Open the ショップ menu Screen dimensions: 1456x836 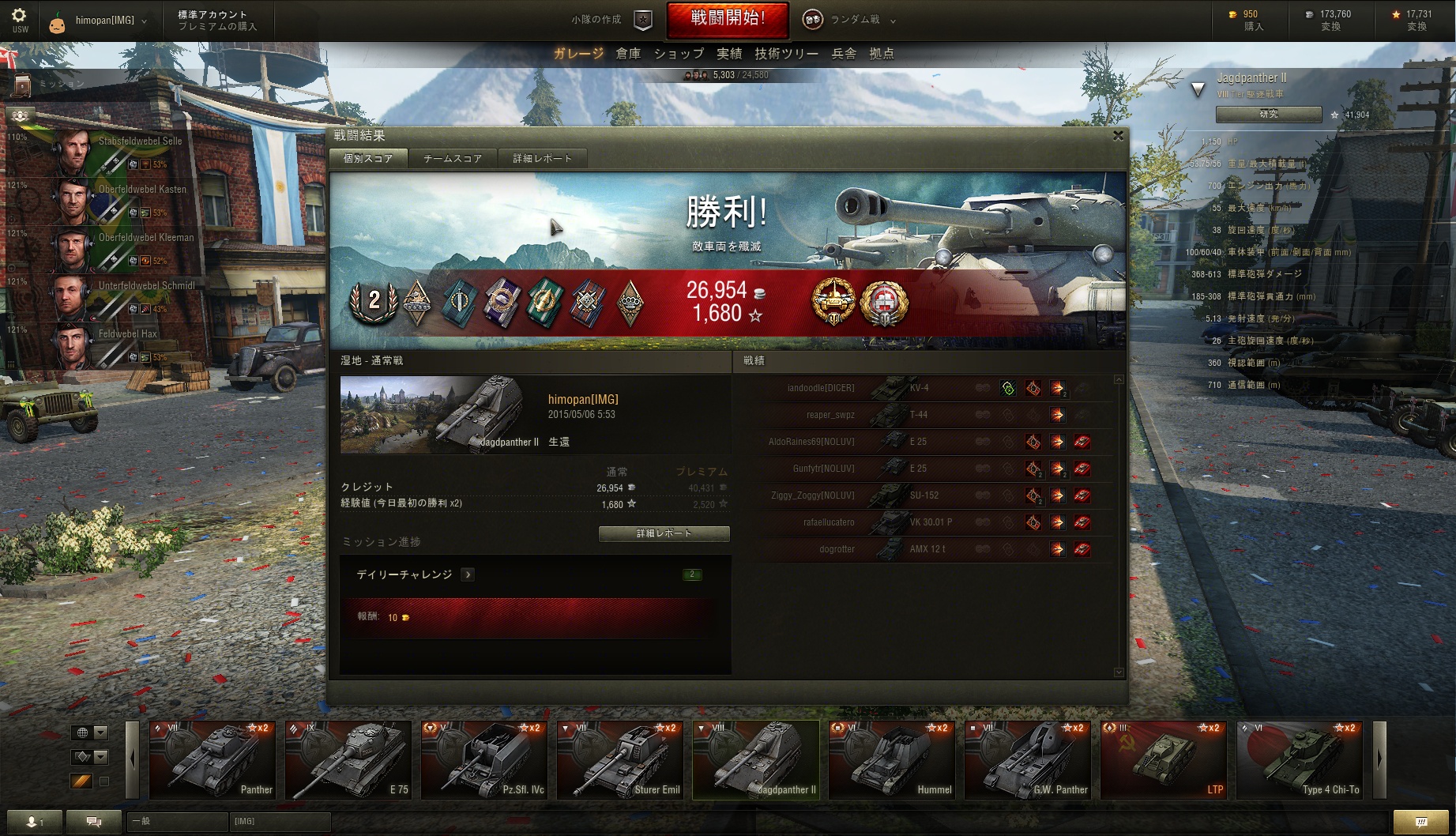point(679,54)
